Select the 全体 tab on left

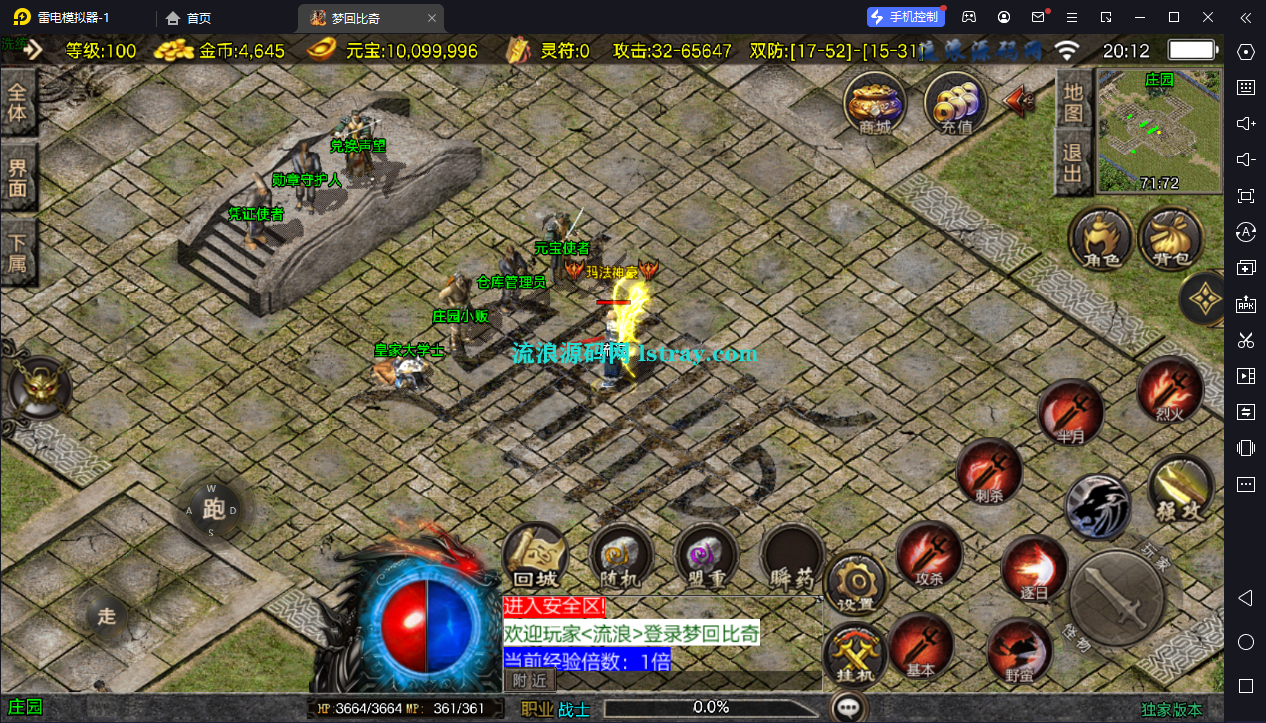coord(18,102)
